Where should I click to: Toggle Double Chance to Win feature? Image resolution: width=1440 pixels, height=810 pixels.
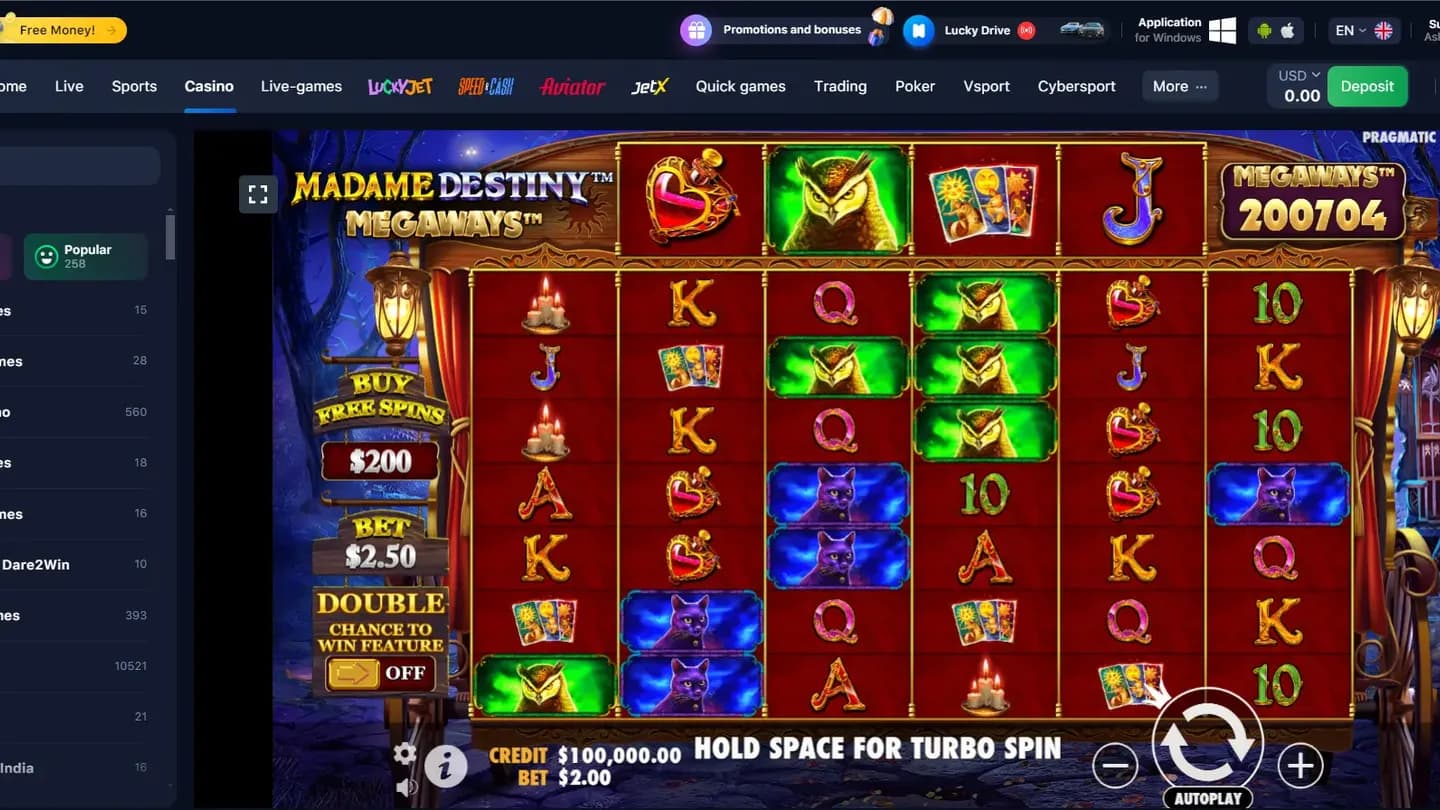pos(380,673)
